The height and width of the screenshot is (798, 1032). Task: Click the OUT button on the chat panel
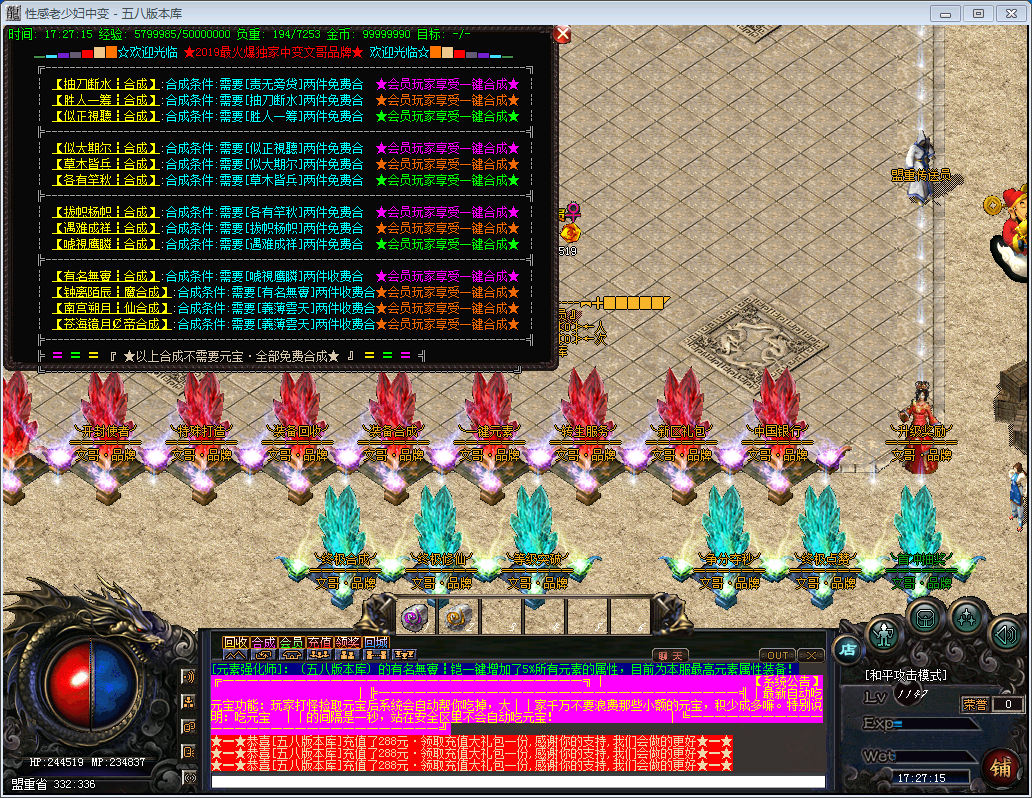coord(777,655)
